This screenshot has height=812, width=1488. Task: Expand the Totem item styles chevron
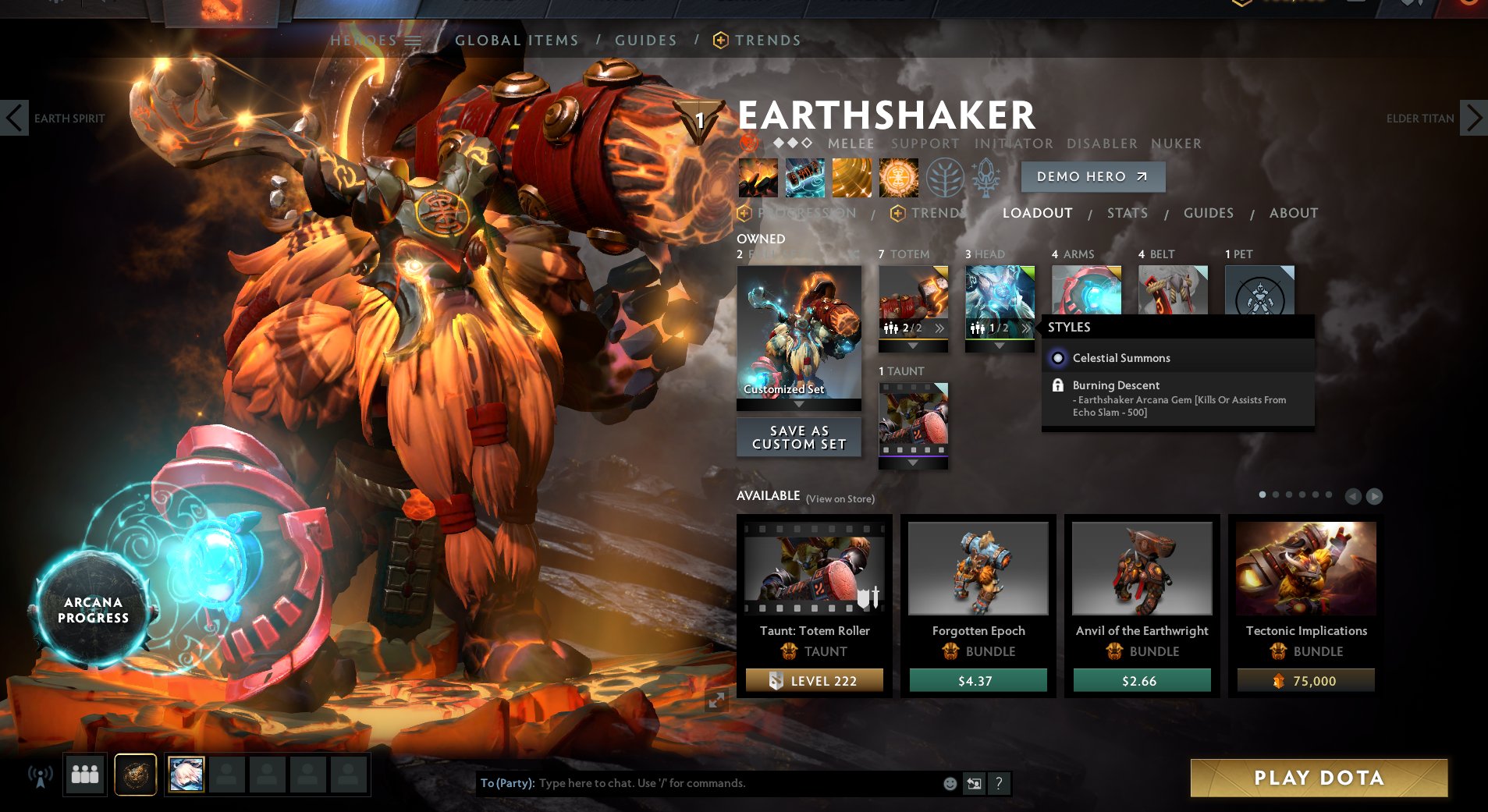click(939, 328)
